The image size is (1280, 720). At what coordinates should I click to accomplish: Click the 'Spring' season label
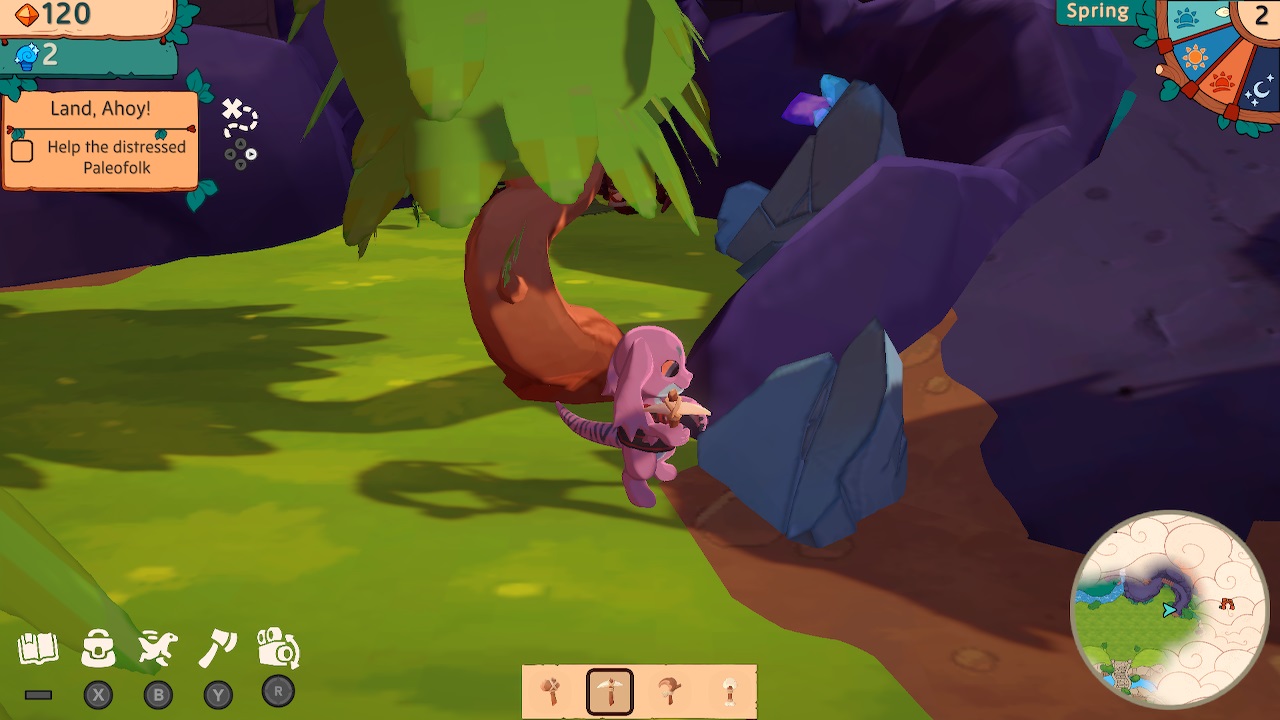(1097, 11)
